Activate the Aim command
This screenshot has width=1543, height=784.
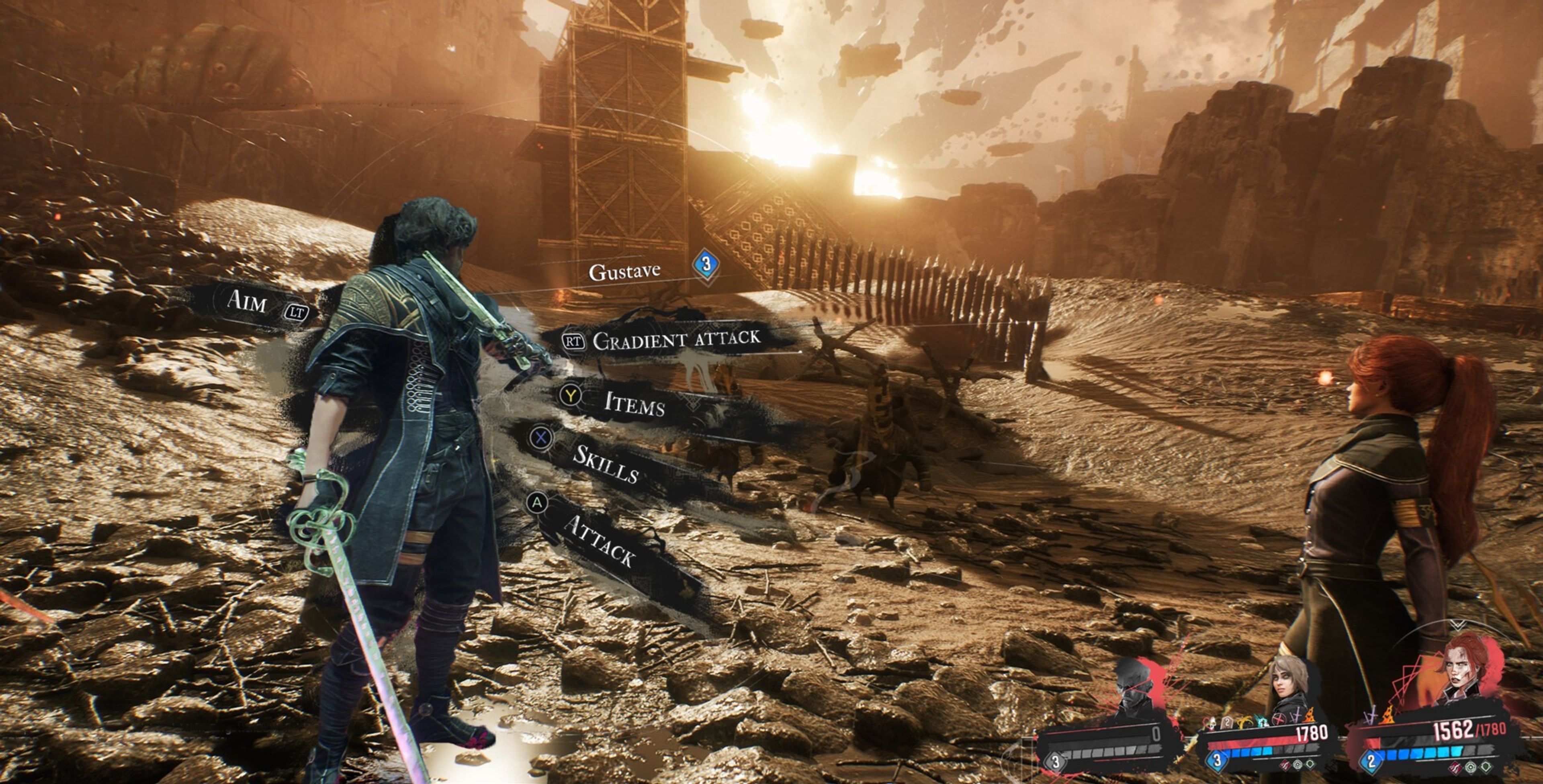(x=247, y=301)
